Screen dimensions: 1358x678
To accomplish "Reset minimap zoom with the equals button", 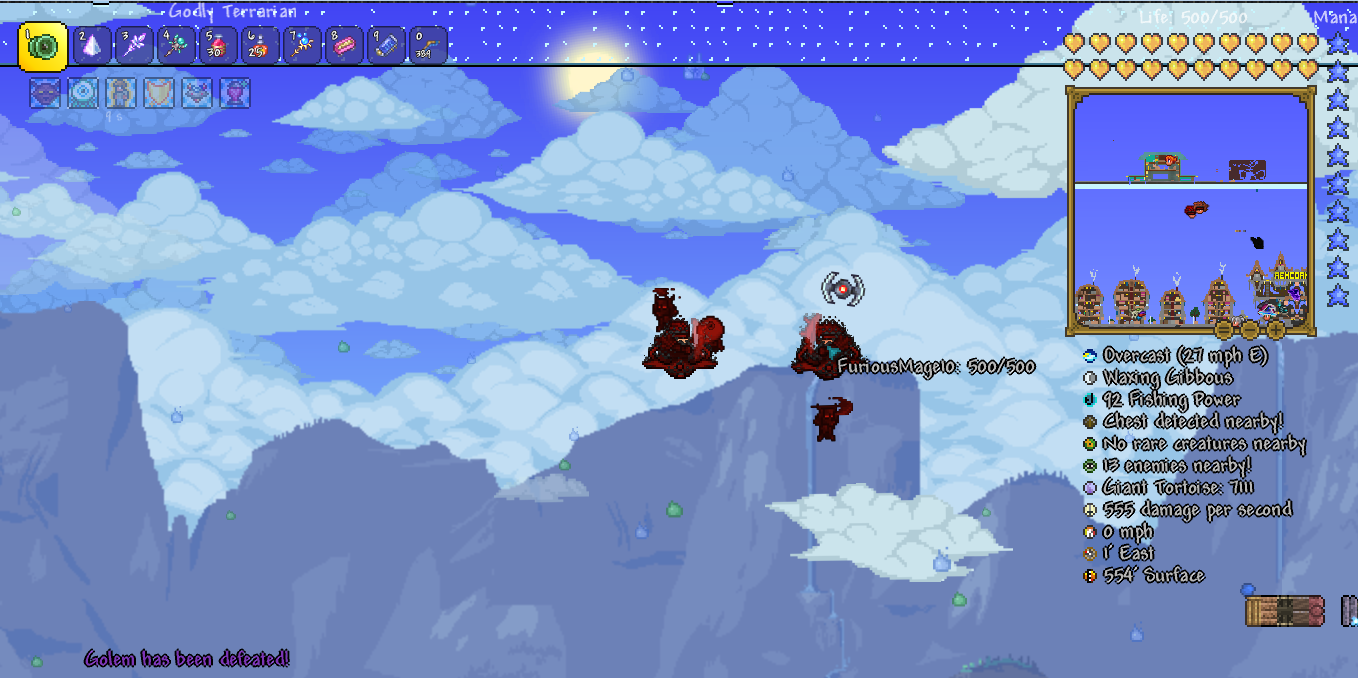I will click(1223, 330).
